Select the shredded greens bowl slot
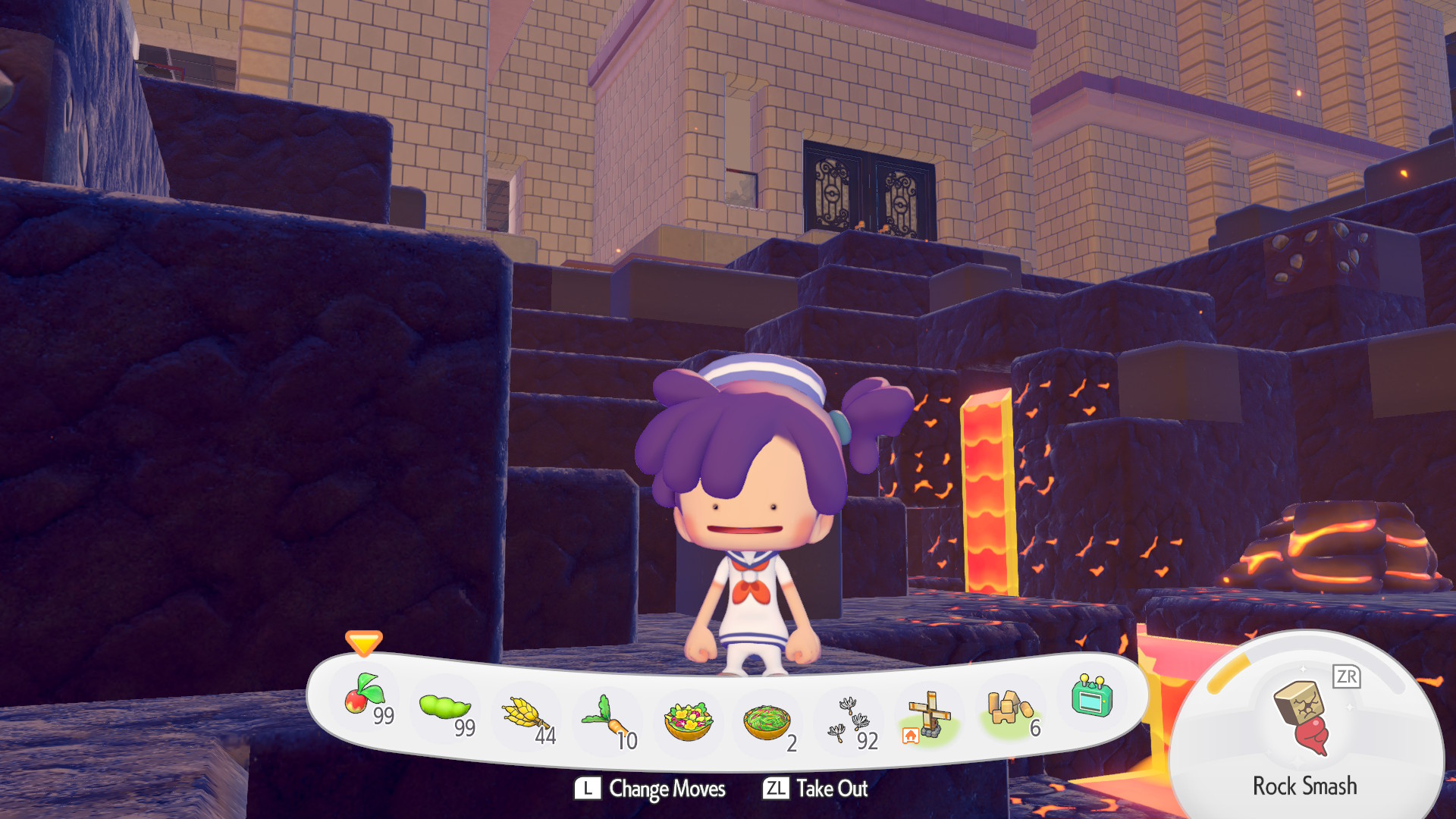 [x=767, y=723]
